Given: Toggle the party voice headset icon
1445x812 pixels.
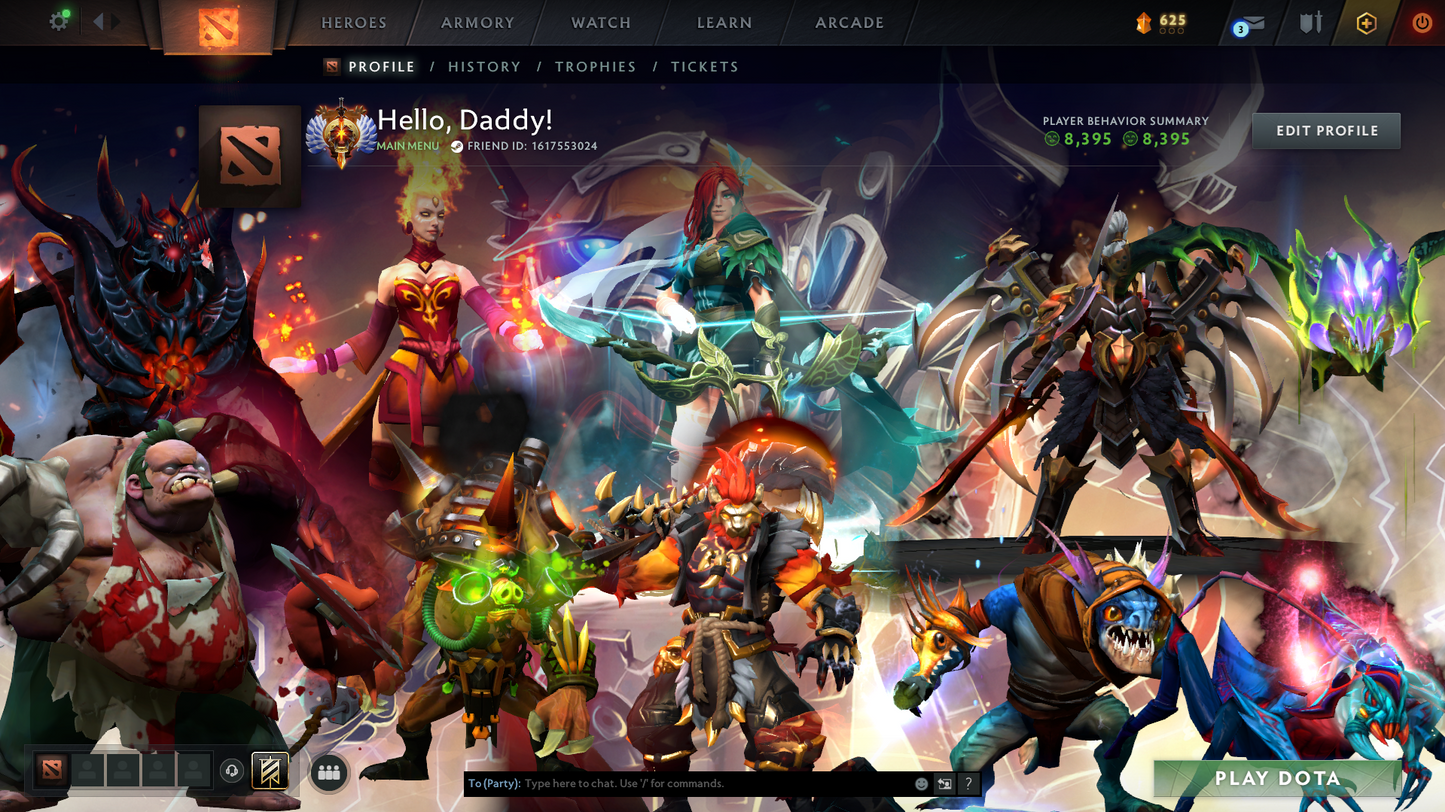Looking at the screenshot, I should (x=232, y=771).
